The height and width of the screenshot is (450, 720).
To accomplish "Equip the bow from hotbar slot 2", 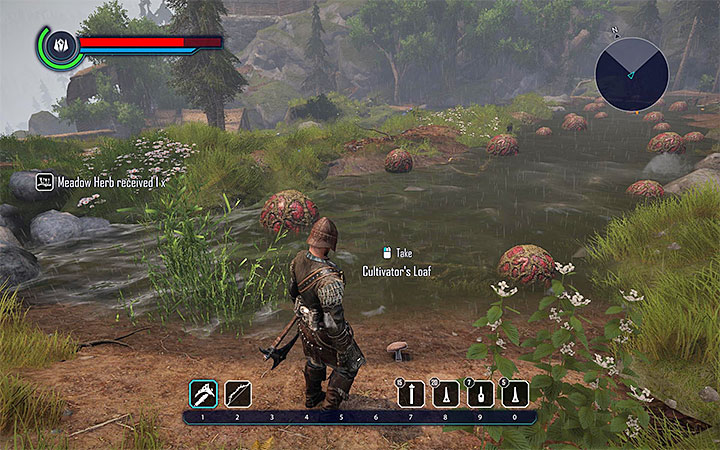I will click(238, 393).
